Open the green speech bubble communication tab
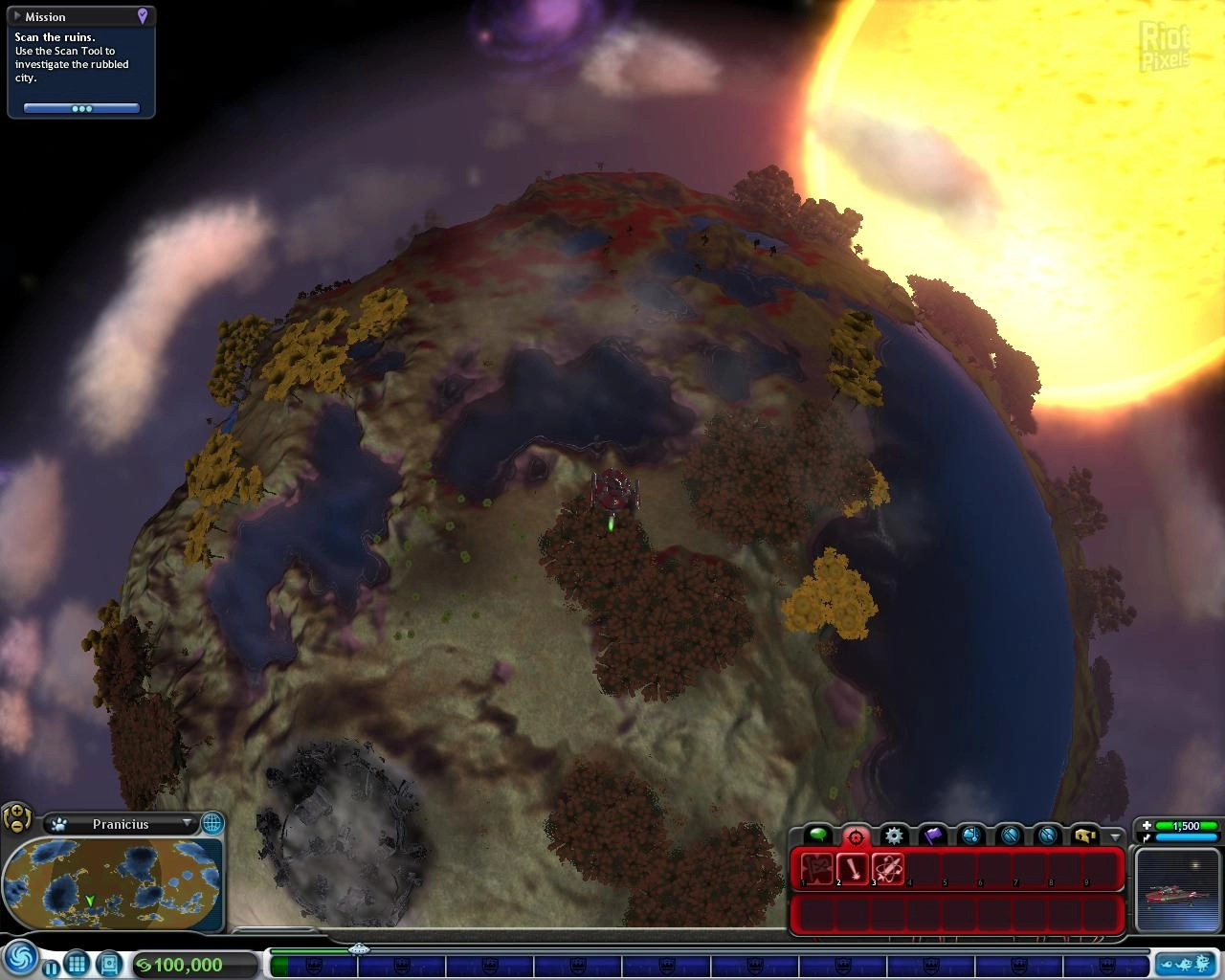Image resolution: width=1225 pixels, height=980 pixels. coord(817,835)
